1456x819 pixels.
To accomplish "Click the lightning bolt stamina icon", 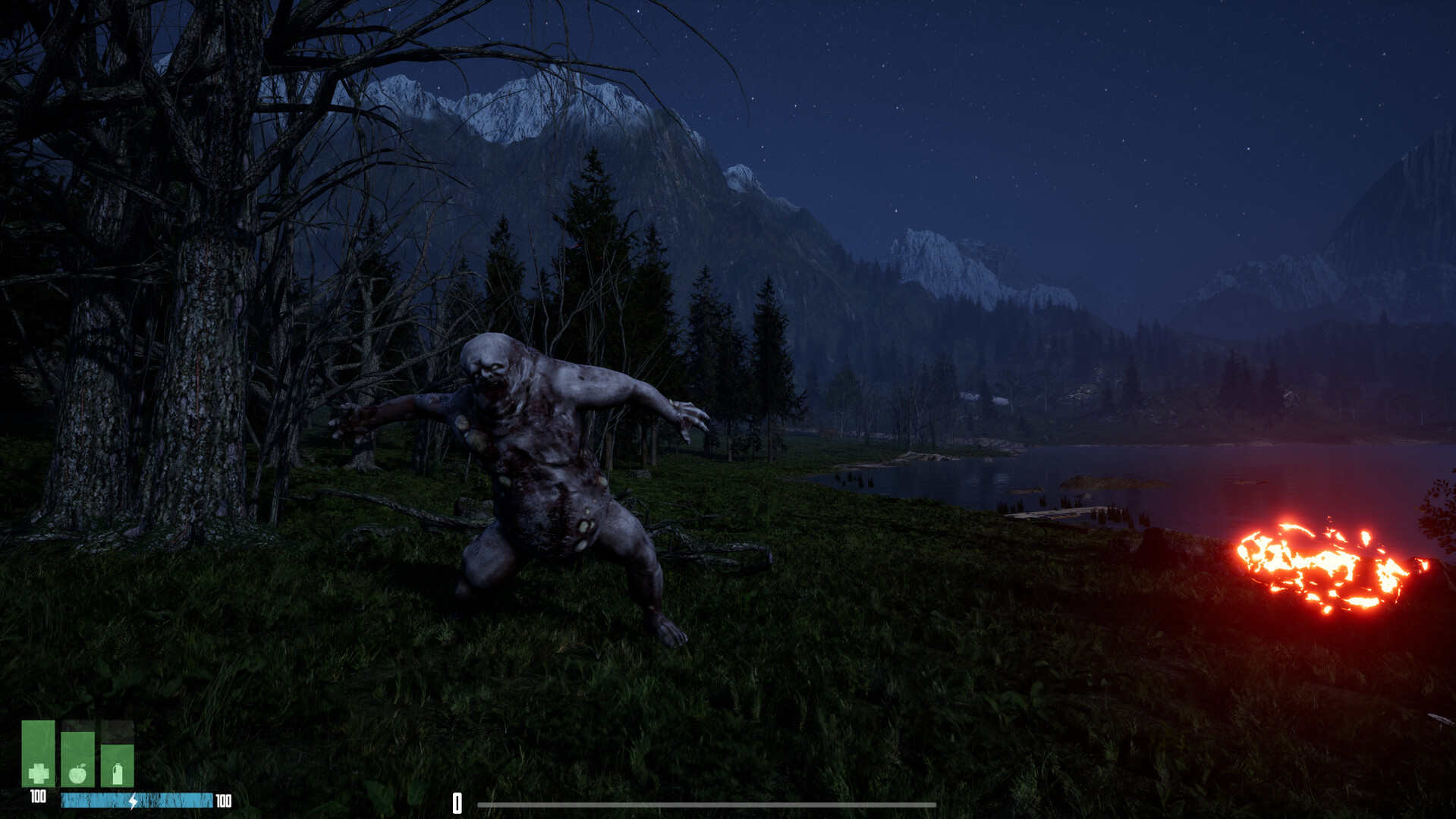I will click(134, 799).
